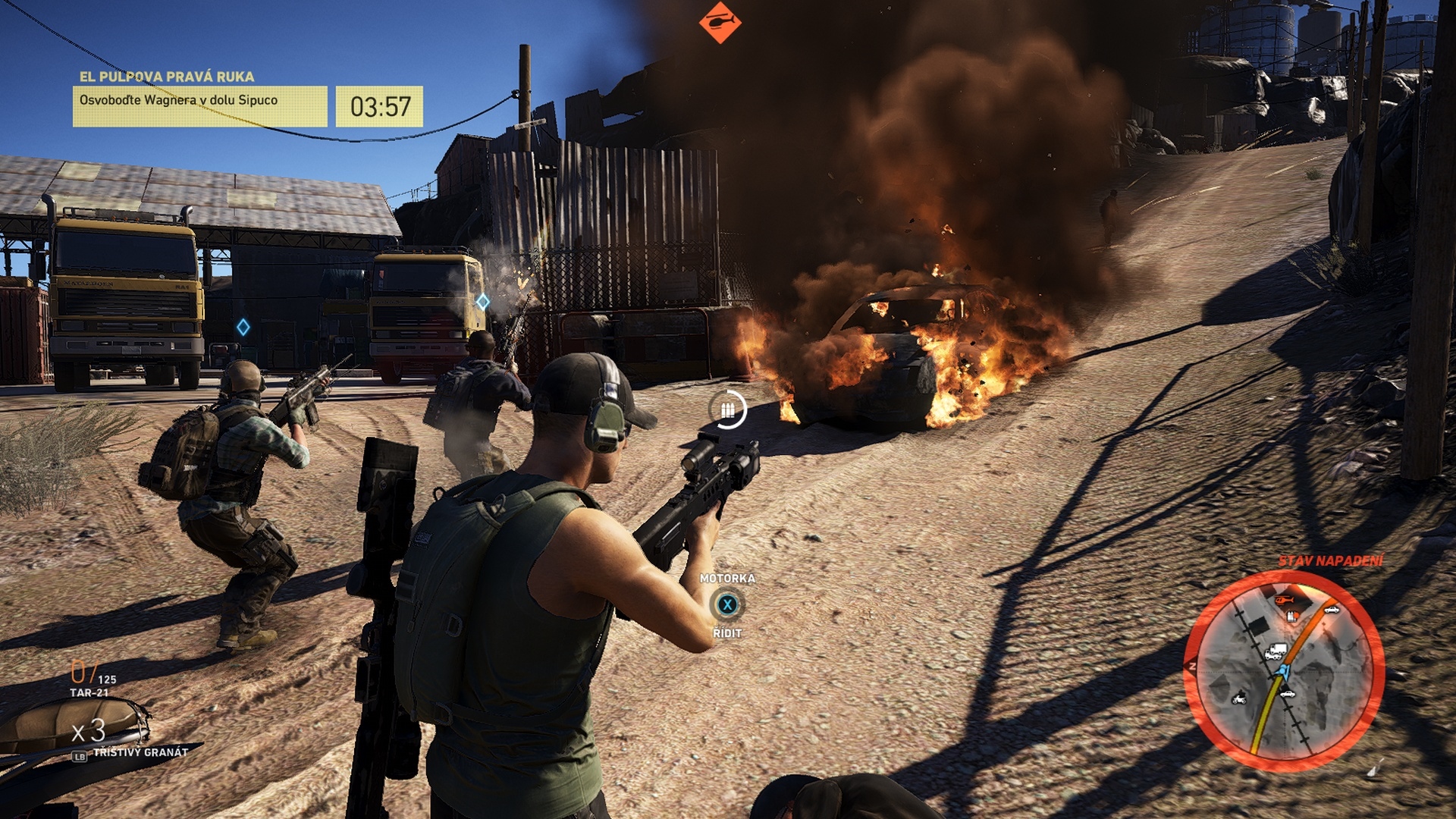
Task: Open the circular minimap
Action: (1284, 670)
